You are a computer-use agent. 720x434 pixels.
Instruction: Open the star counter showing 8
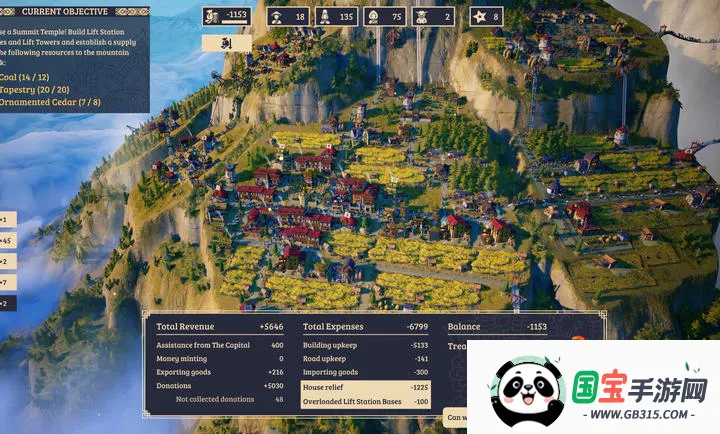tap(486, 16)
